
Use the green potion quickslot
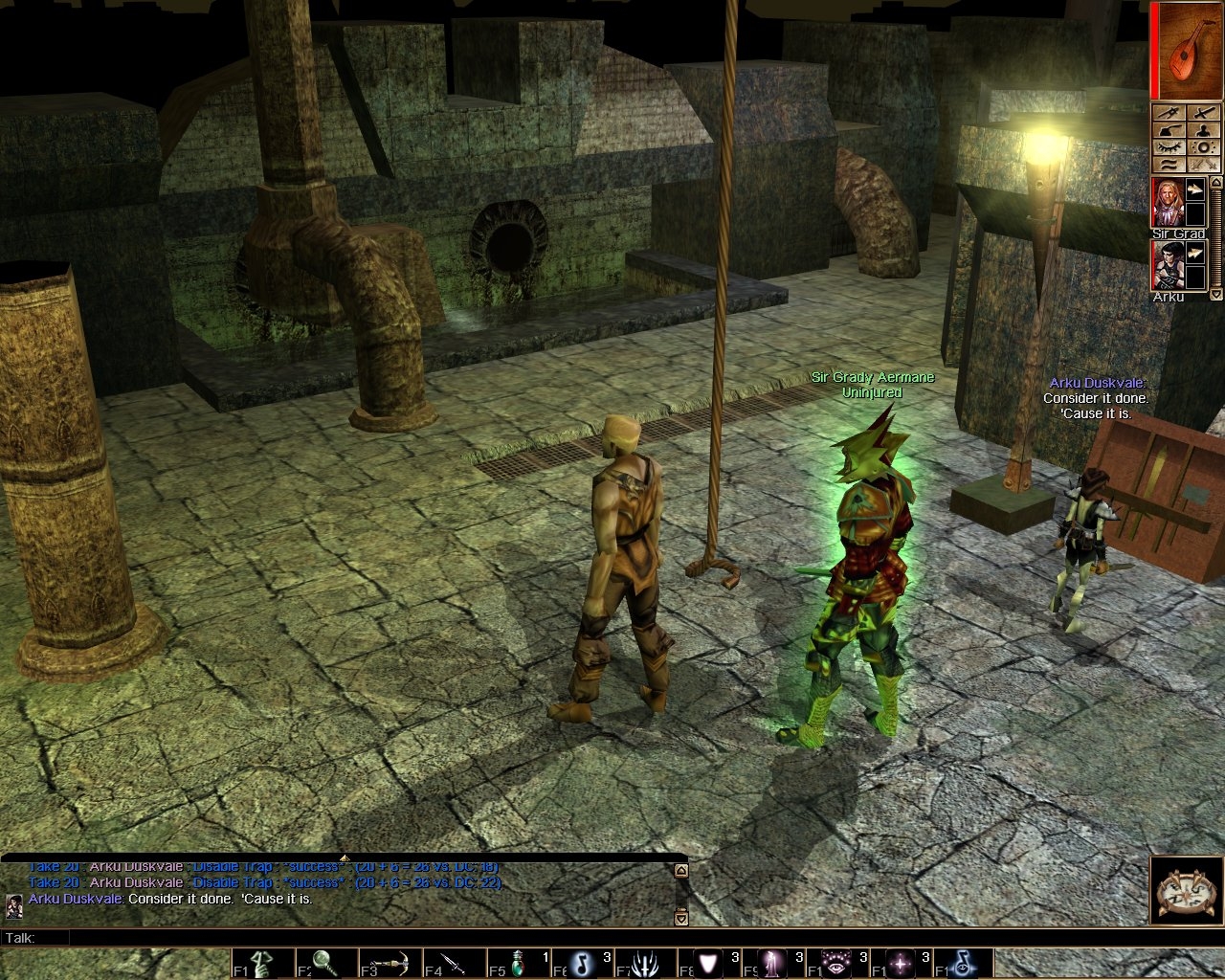pos(518,963)
